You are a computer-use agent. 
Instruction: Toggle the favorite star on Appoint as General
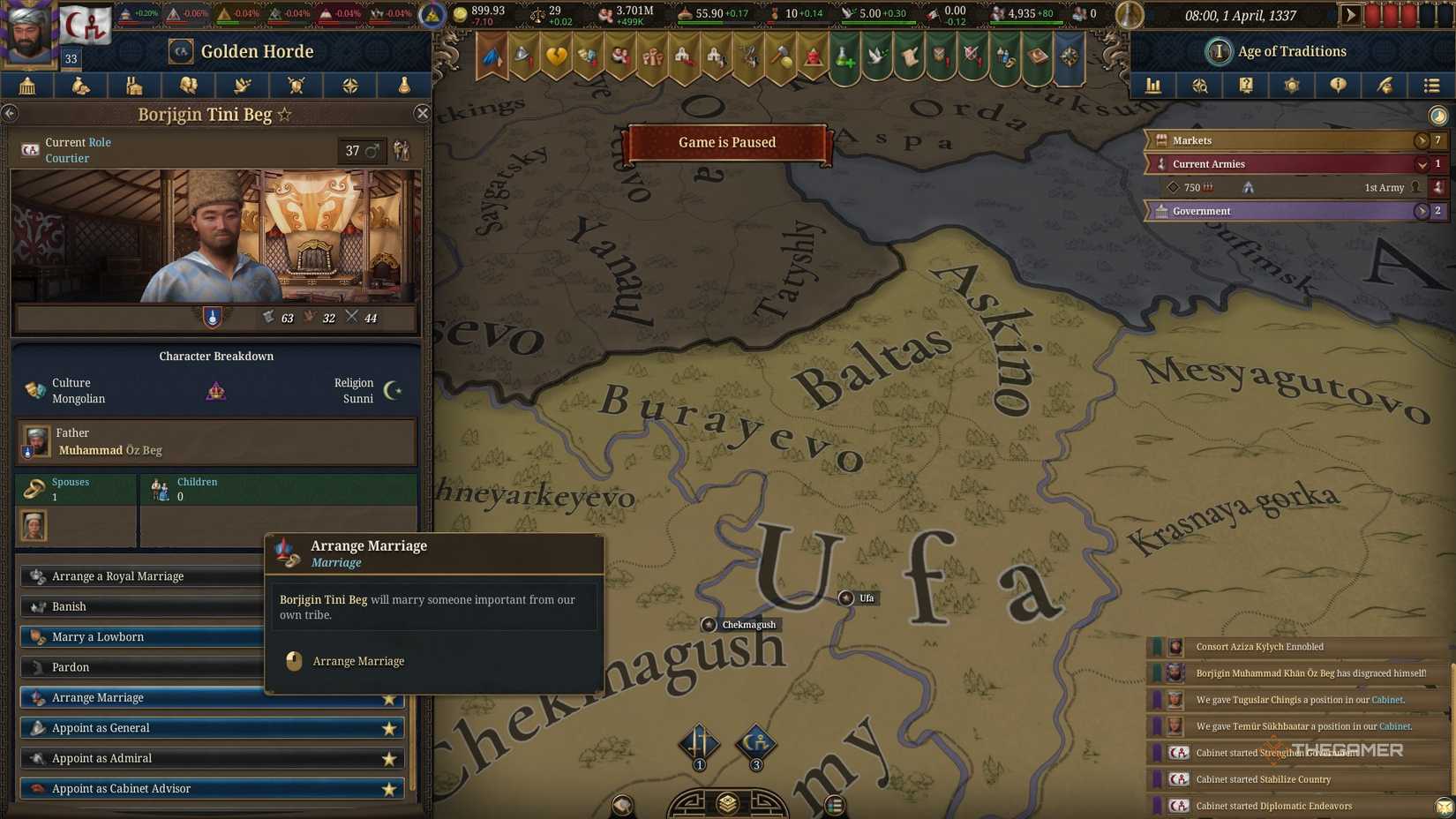point(389,727)
